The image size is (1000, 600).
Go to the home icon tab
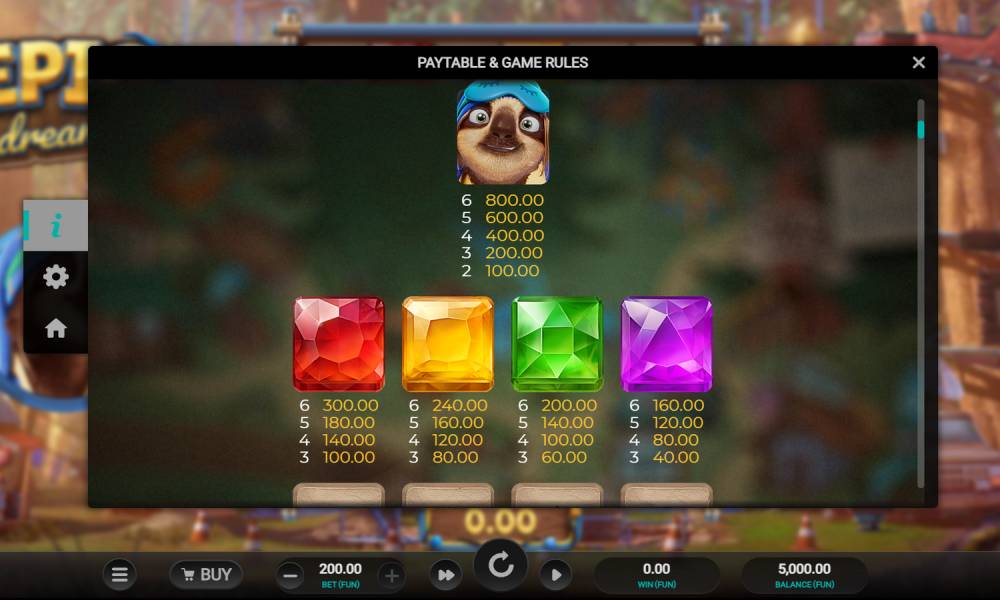pos(56,328)
